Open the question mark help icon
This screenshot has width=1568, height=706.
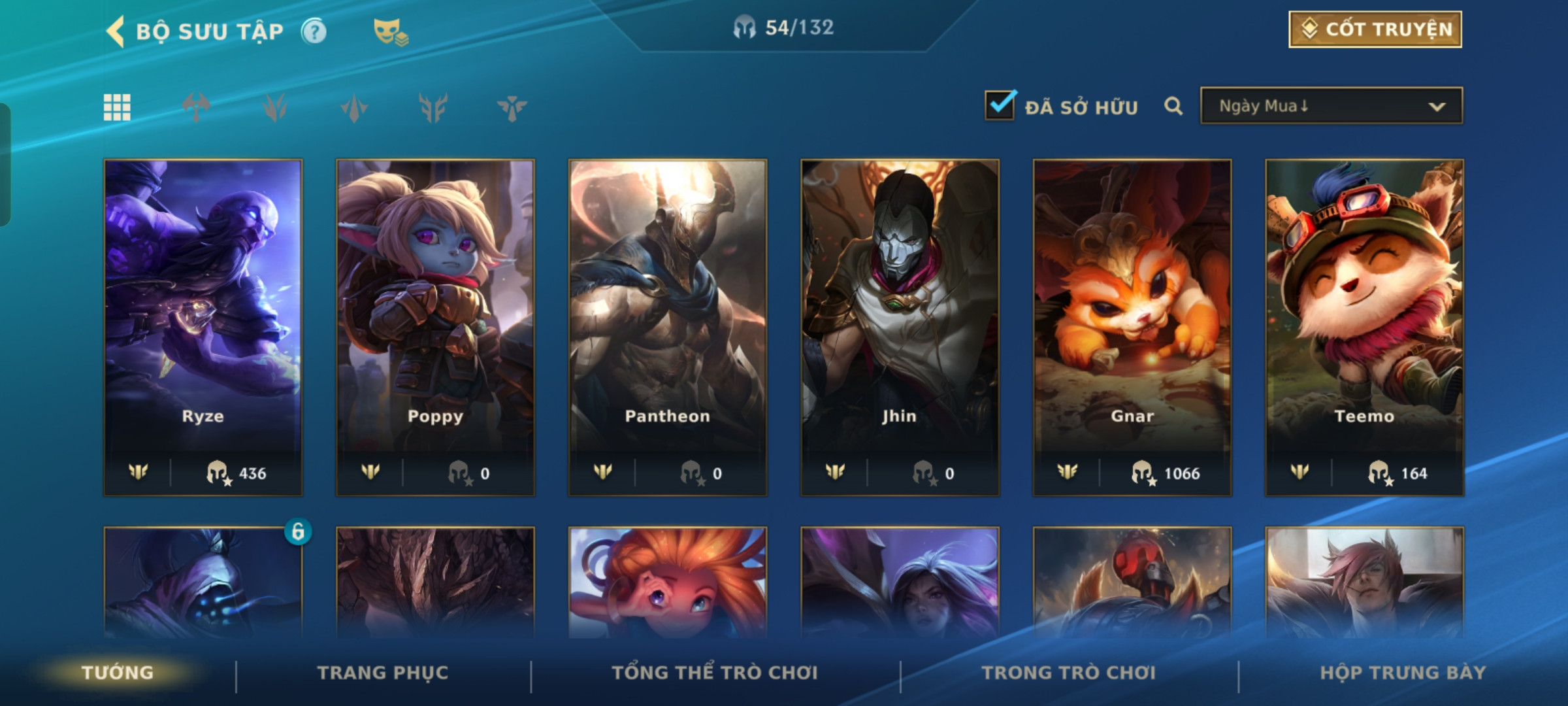[x=314, y=31]
